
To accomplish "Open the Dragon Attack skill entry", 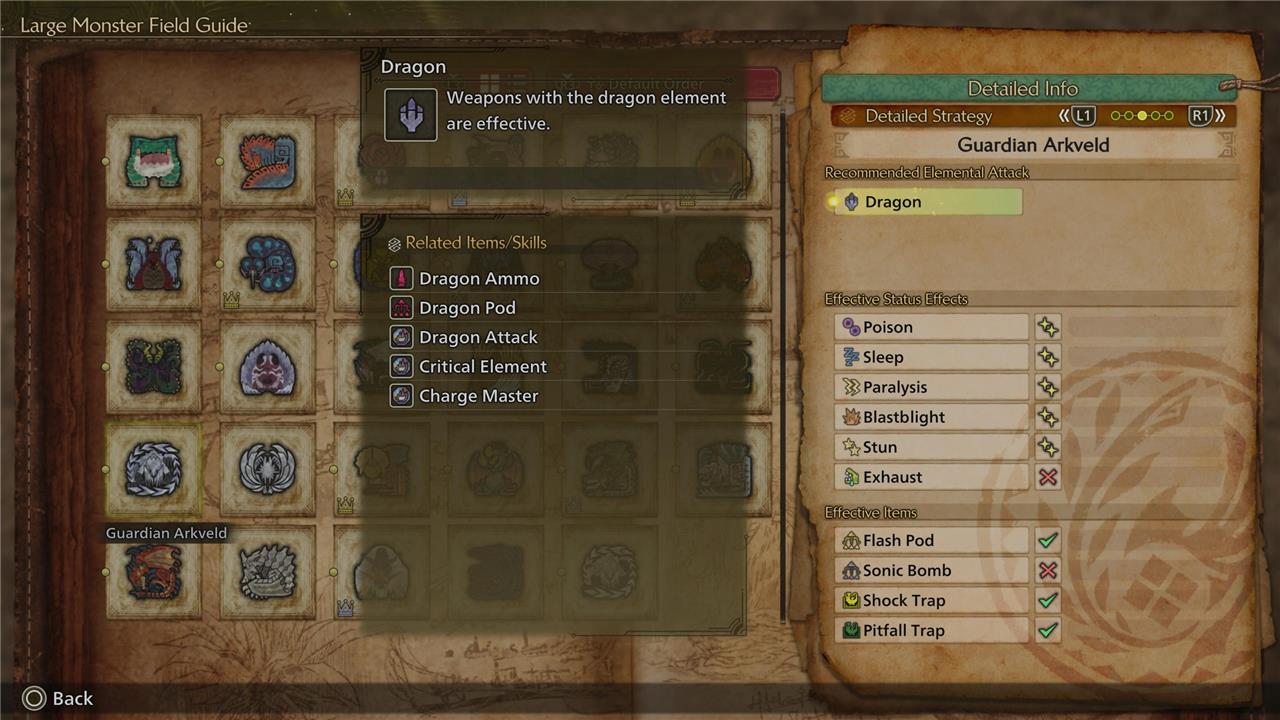I will (x=477, y=337).
